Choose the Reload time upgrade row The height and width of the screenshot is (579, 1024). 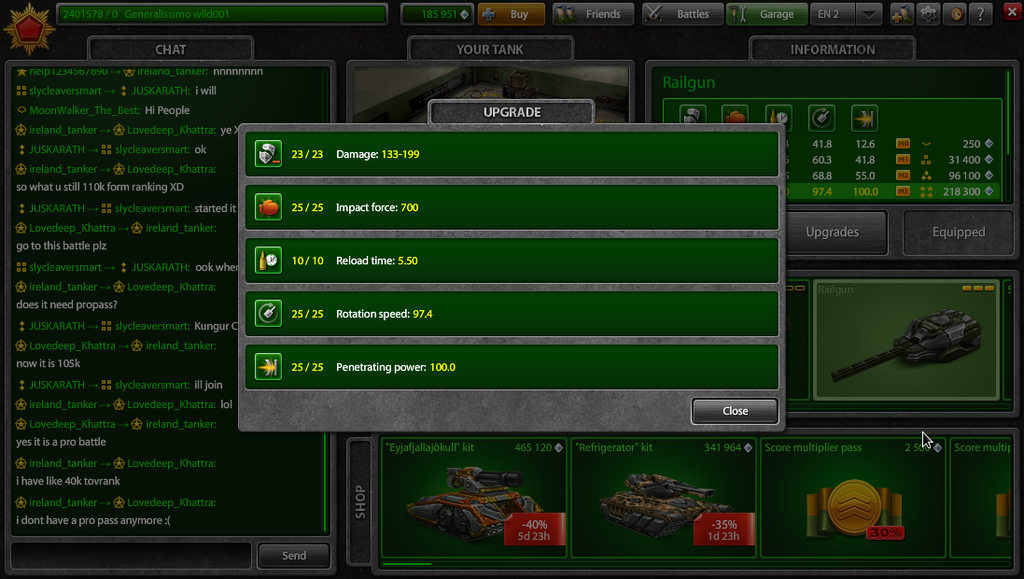pos(511,260)
